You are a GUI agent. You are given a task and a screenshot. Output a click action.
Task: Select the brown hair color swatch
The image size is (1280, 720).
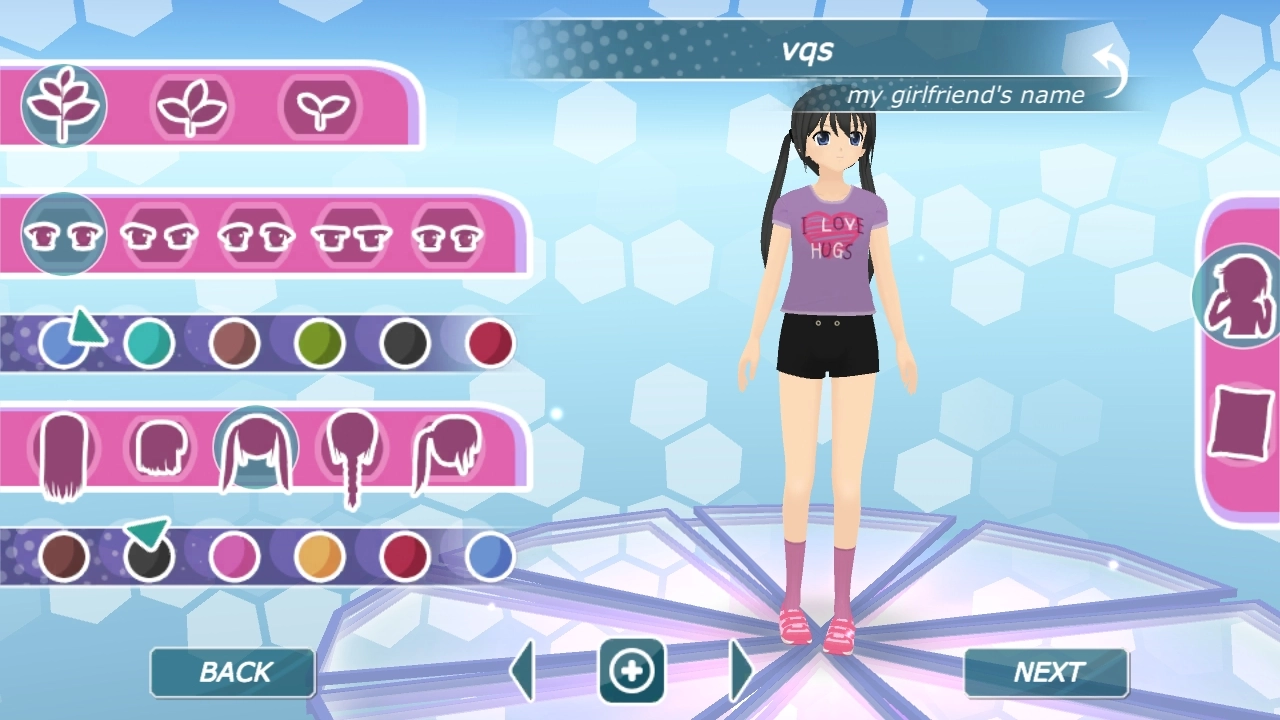coord(64,557)
